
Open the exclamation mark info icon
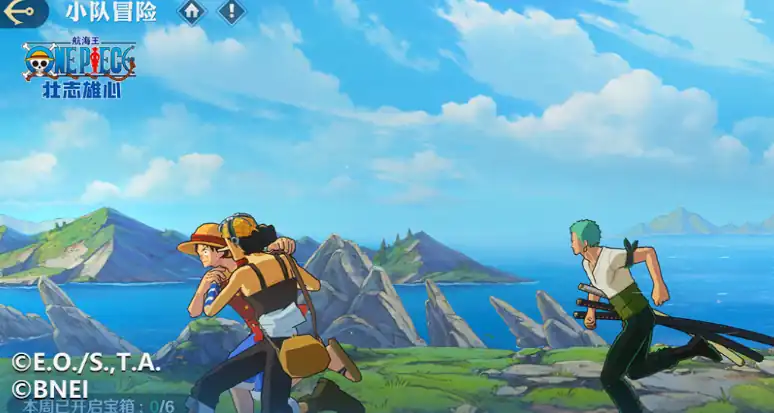point(231,12)
